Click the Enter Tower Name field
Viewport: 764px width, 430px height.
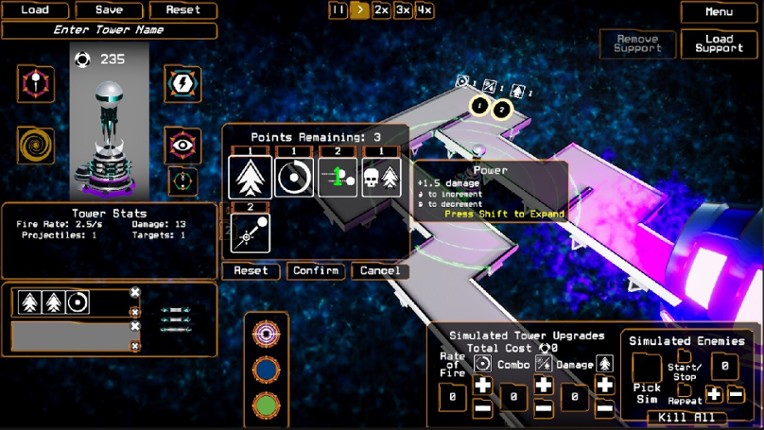[x=110, y=30]
